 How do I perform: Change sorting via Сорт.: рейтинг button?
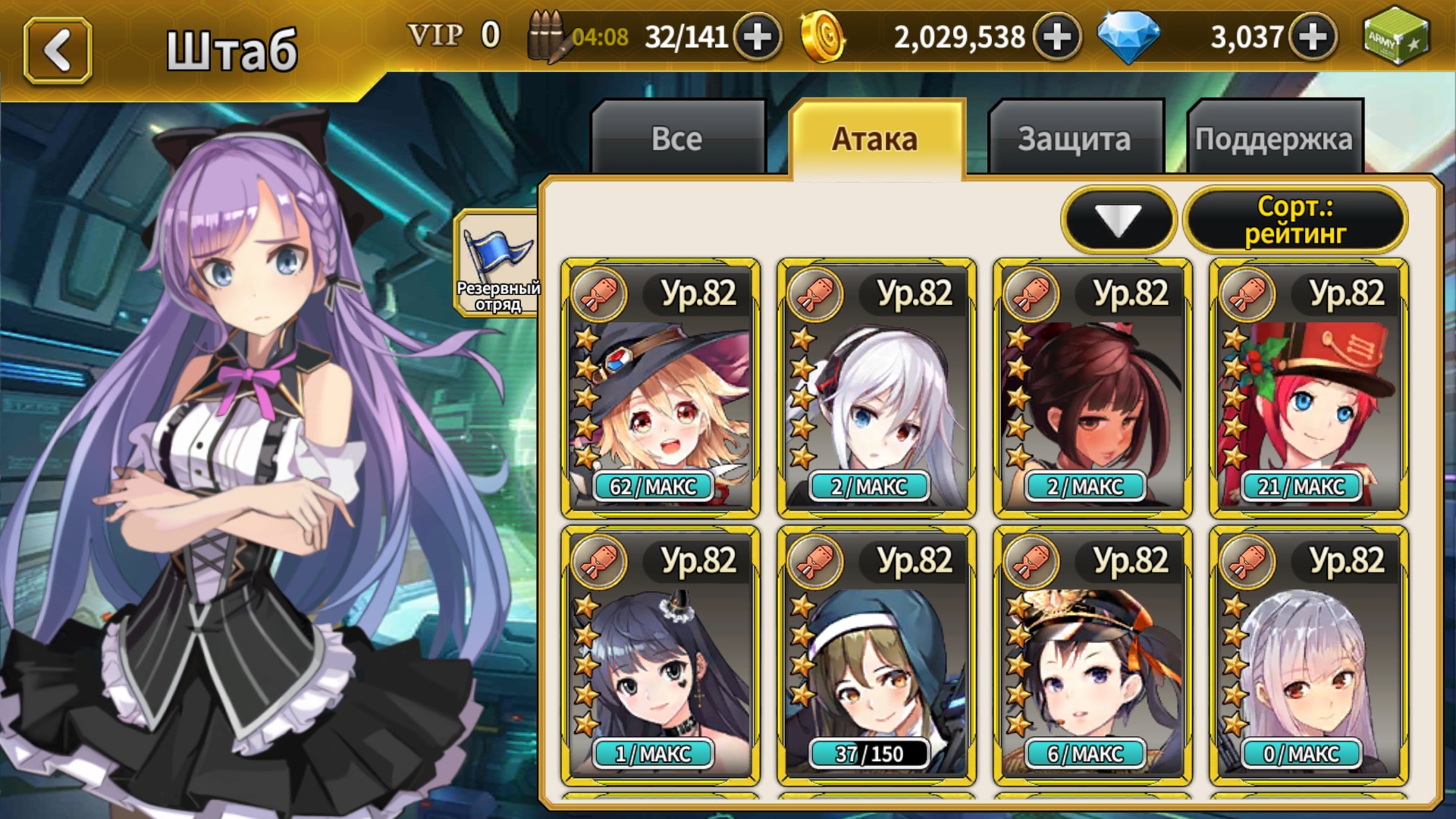tap(1295, 220)
